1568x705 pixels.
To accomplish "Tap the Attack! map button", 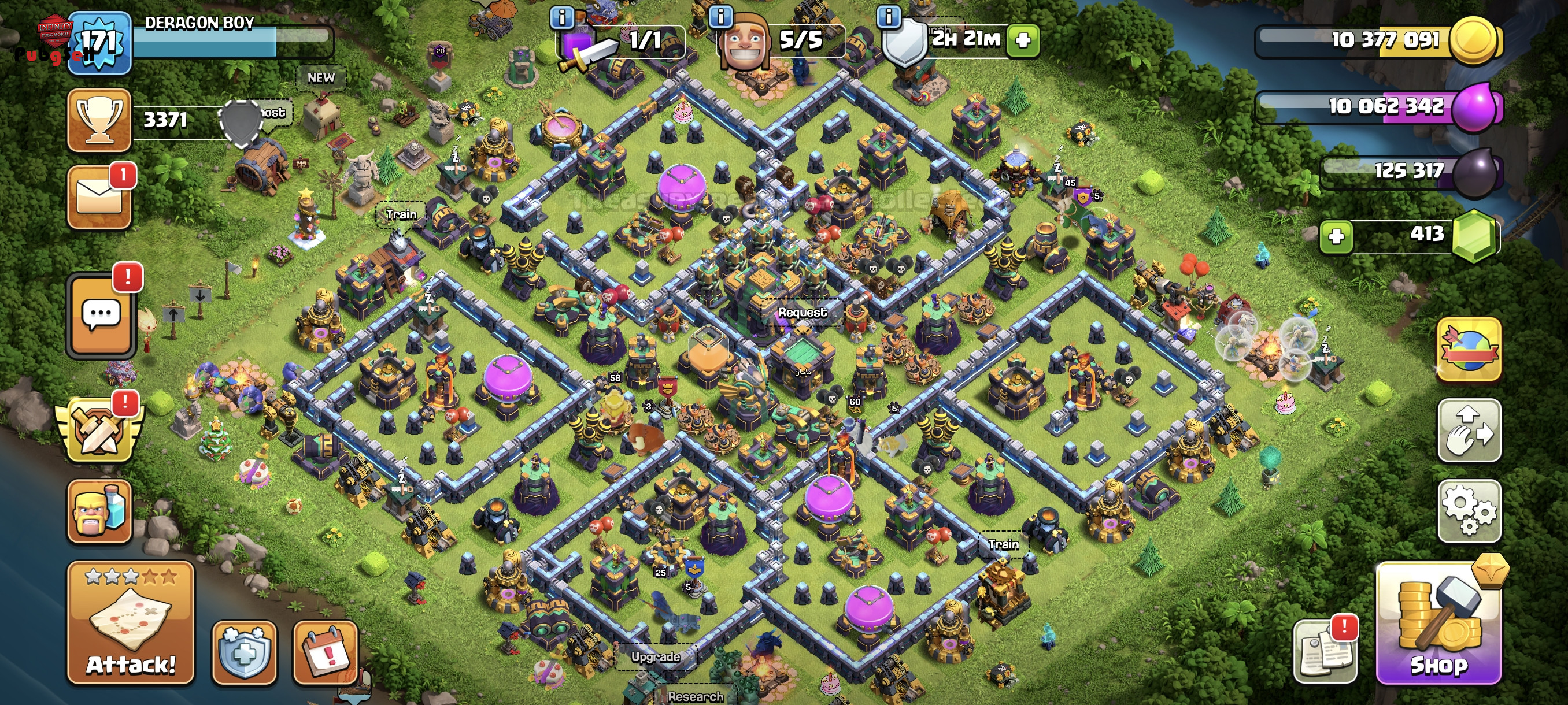I will 130,622.
